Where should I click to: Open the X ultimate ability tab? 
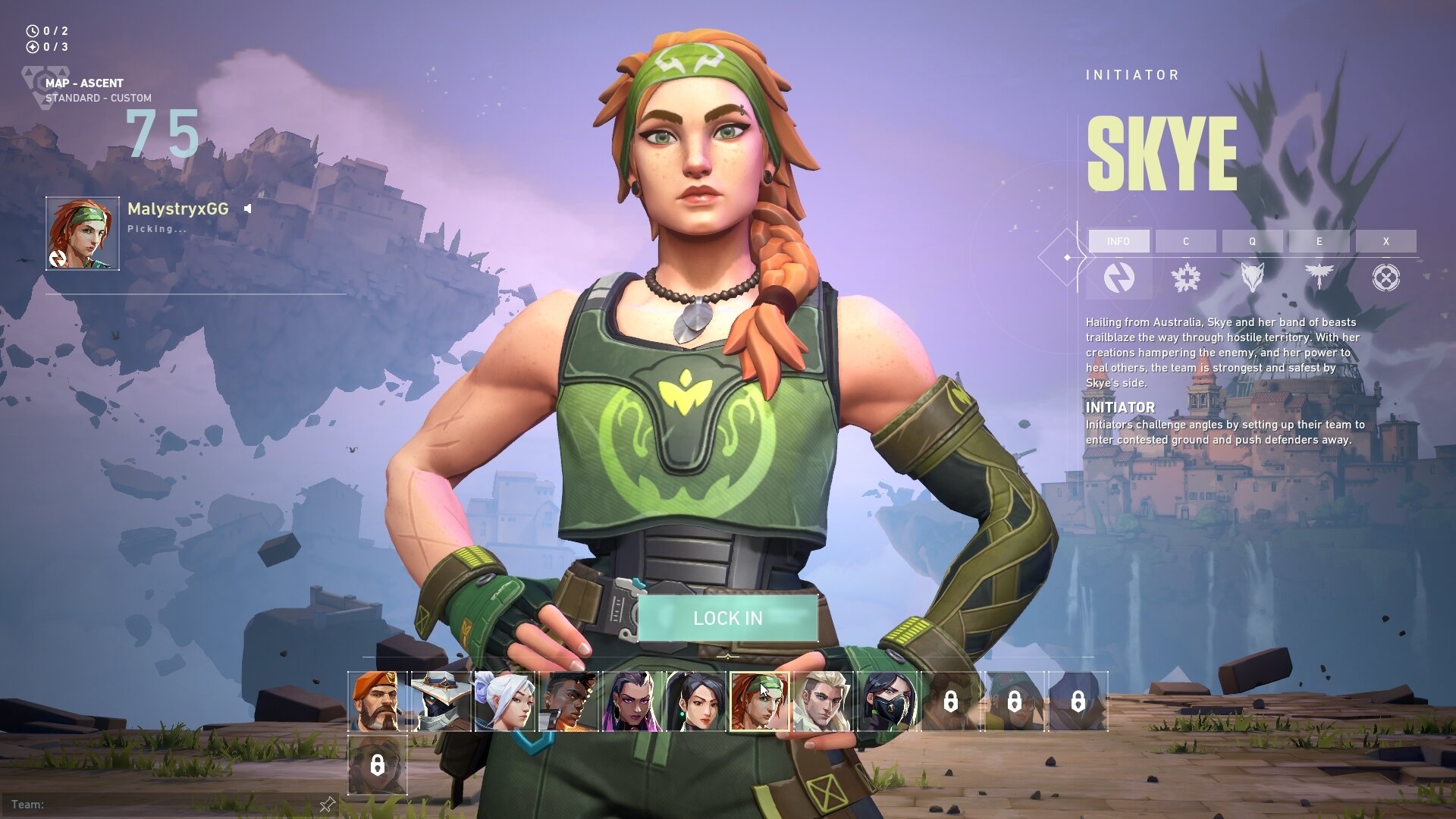click(x=1385, y=241)
